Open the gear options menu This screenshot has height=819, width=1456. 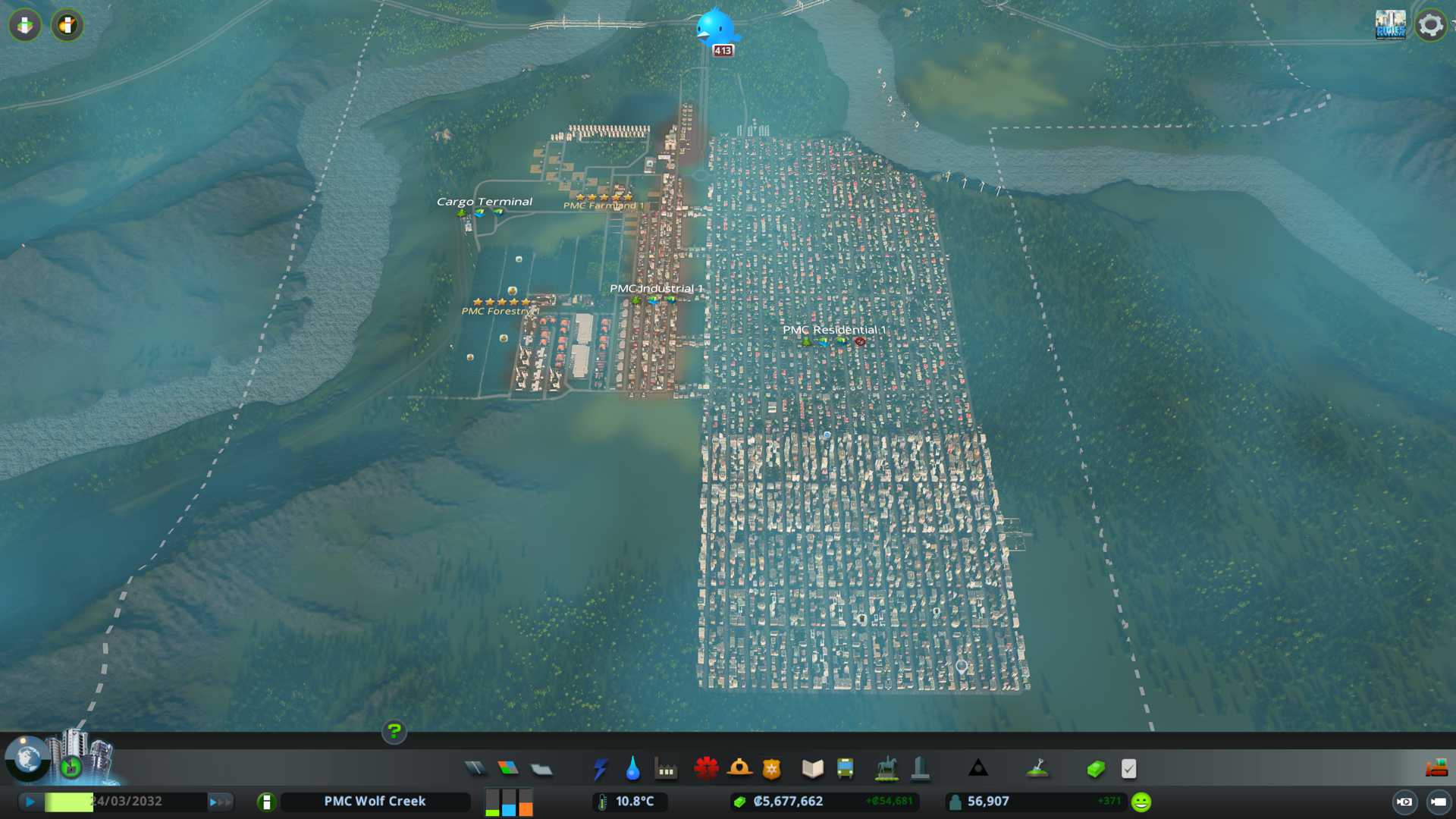[x=1430, y=25]
